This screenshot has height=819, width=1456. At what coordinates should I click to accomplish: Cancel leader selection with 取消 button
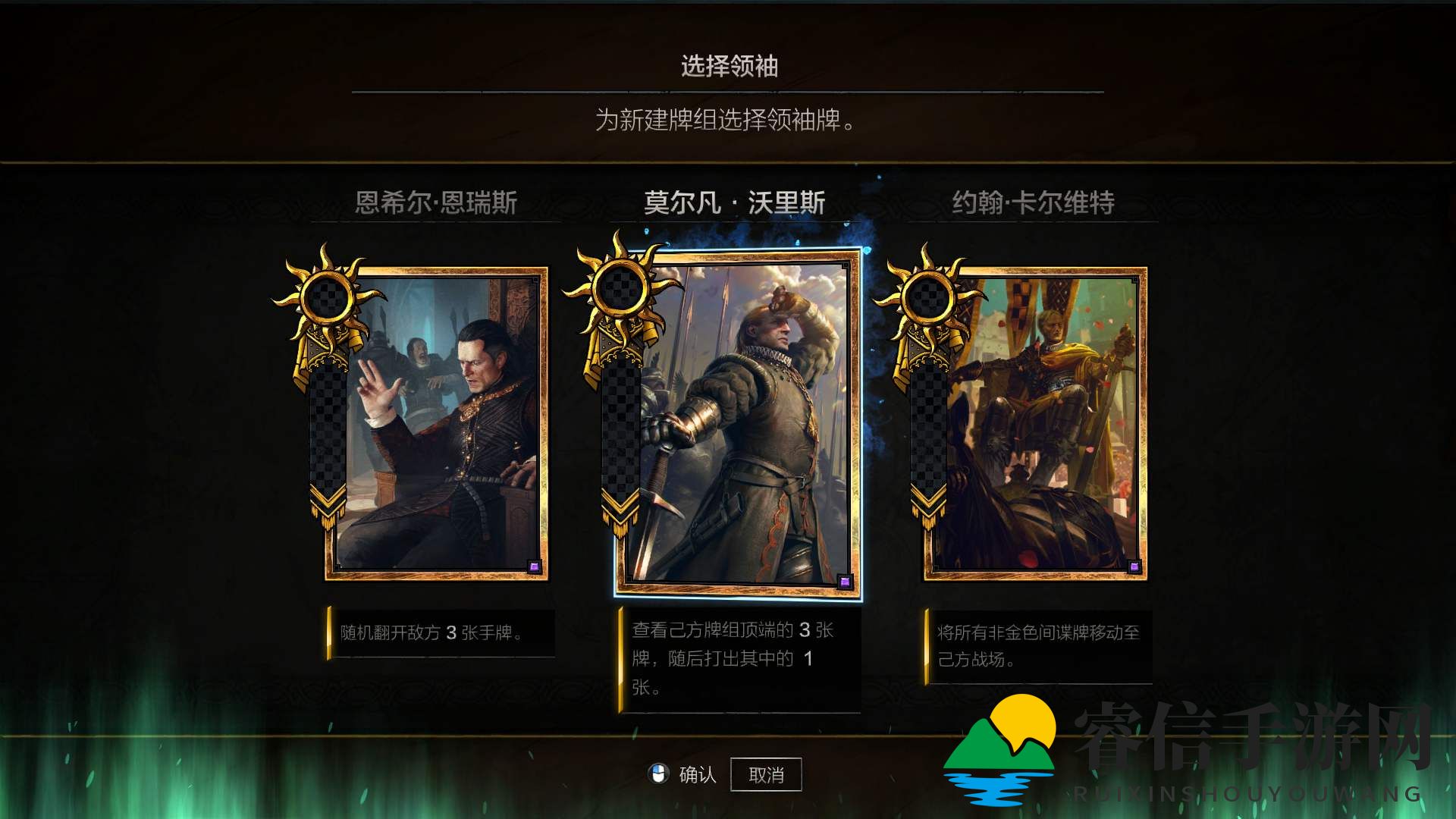767,773
